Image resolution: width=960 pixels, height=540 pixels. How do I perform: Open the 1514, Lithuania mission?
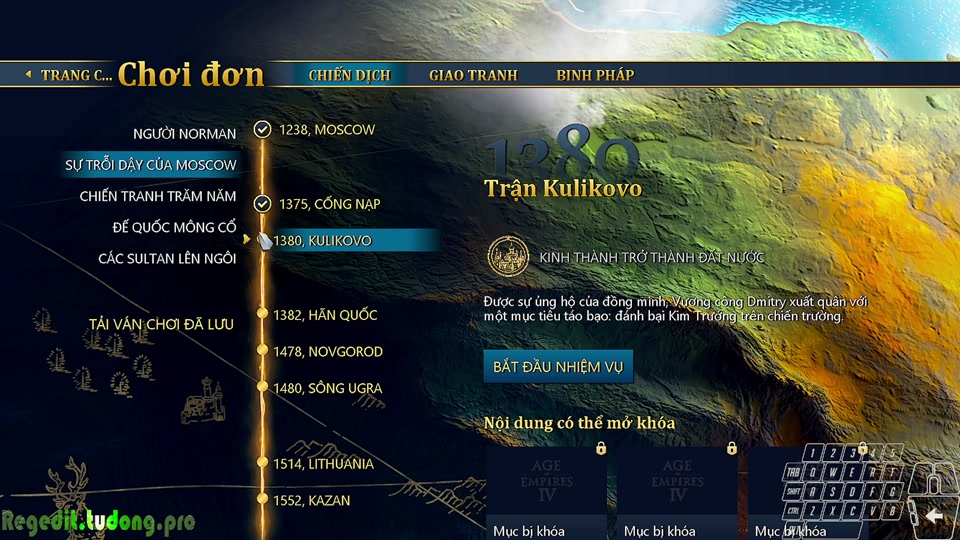click(326, 464)
